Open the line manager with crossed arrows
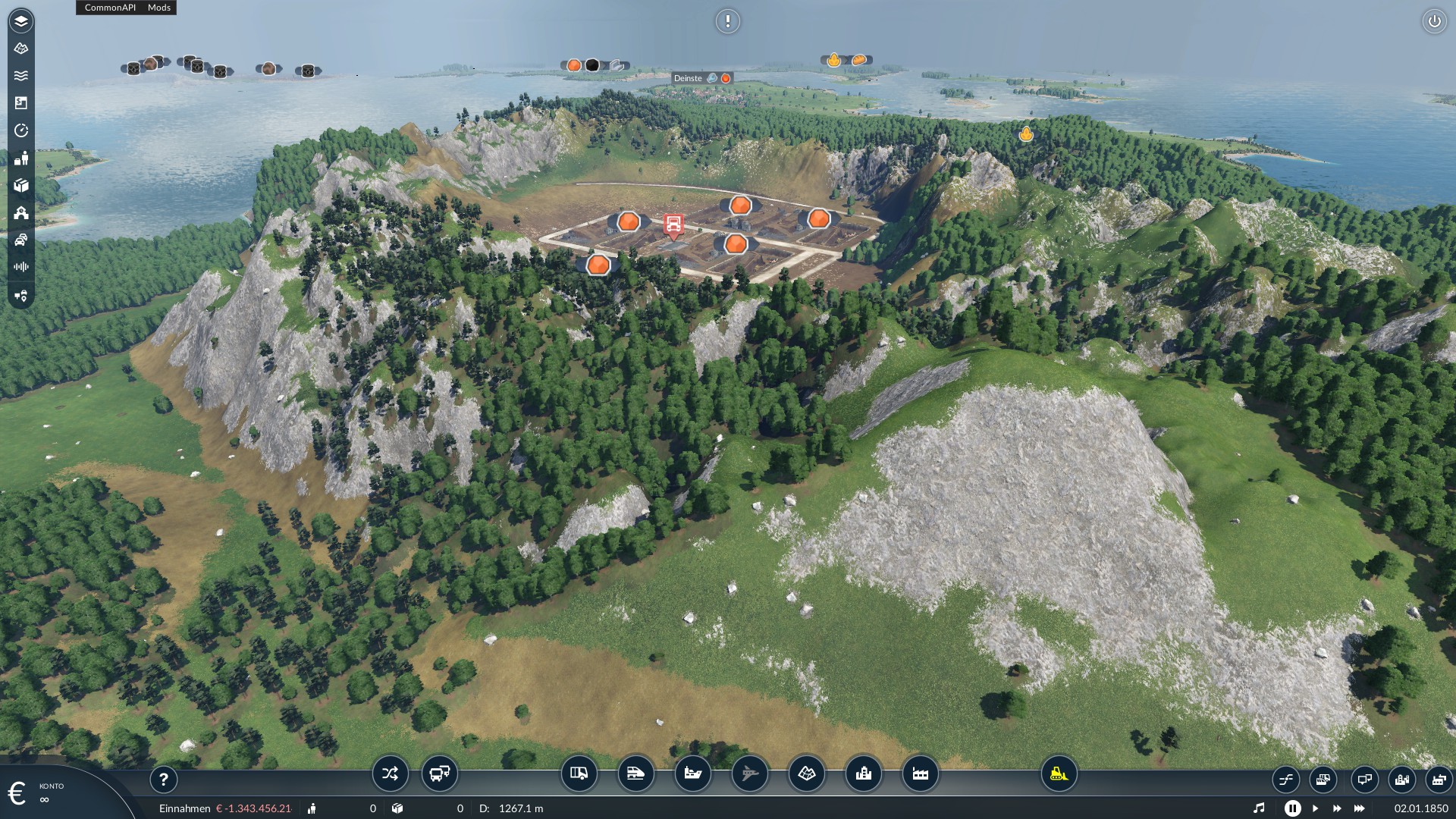 pyautogui.click(x=390, y=774)
